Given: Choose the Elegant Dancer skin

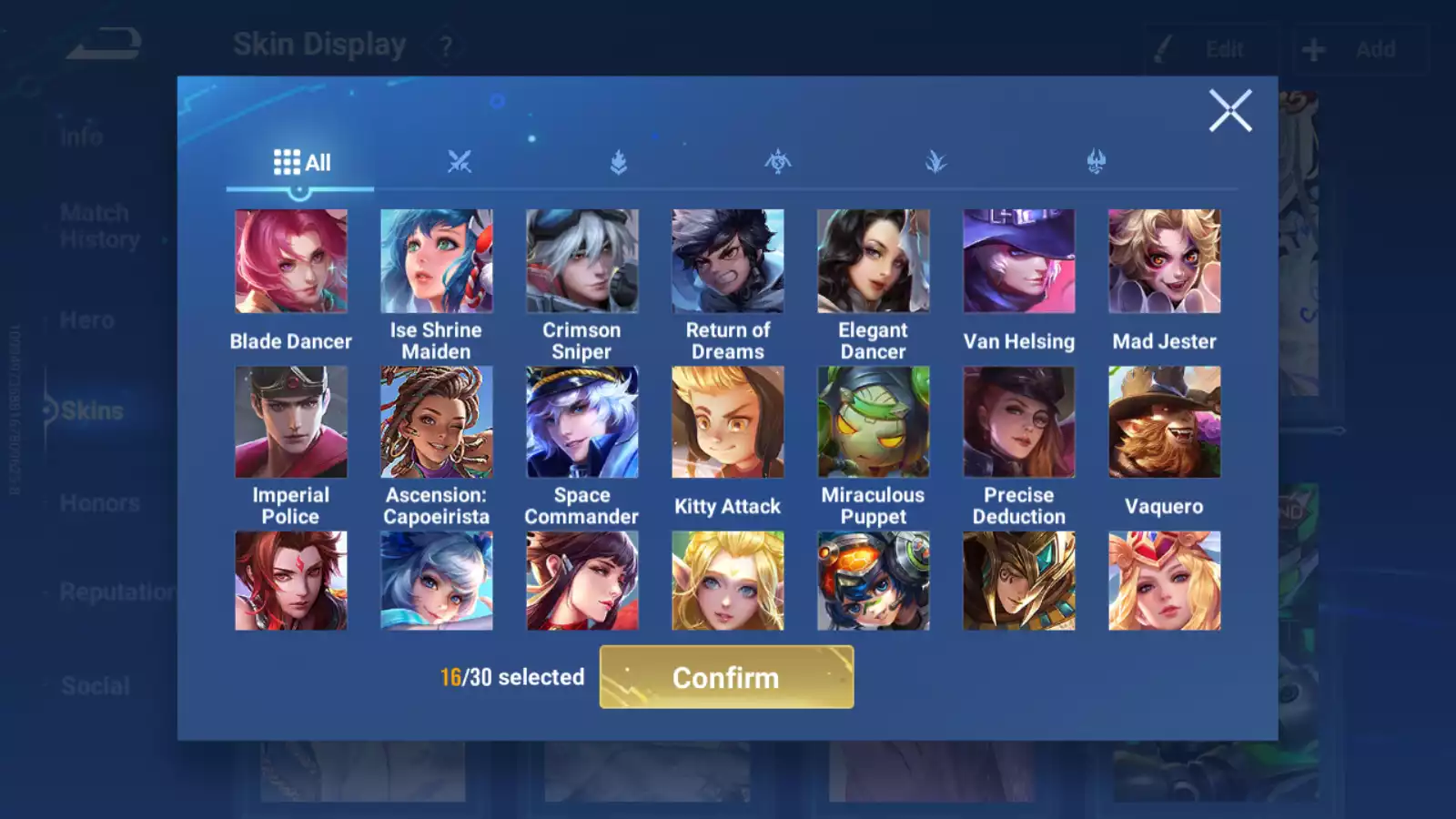Looking at the screenshot, I should [x=874, y=261].
